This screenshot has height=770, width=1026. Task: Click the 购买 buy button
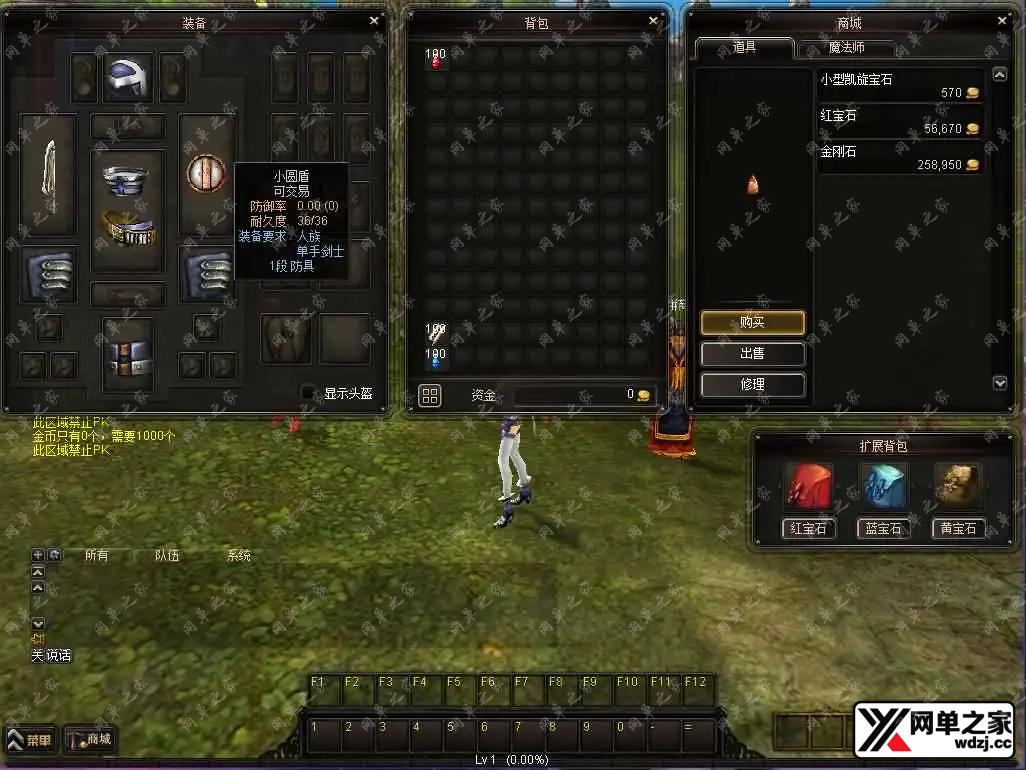click(x=752, y=323)
